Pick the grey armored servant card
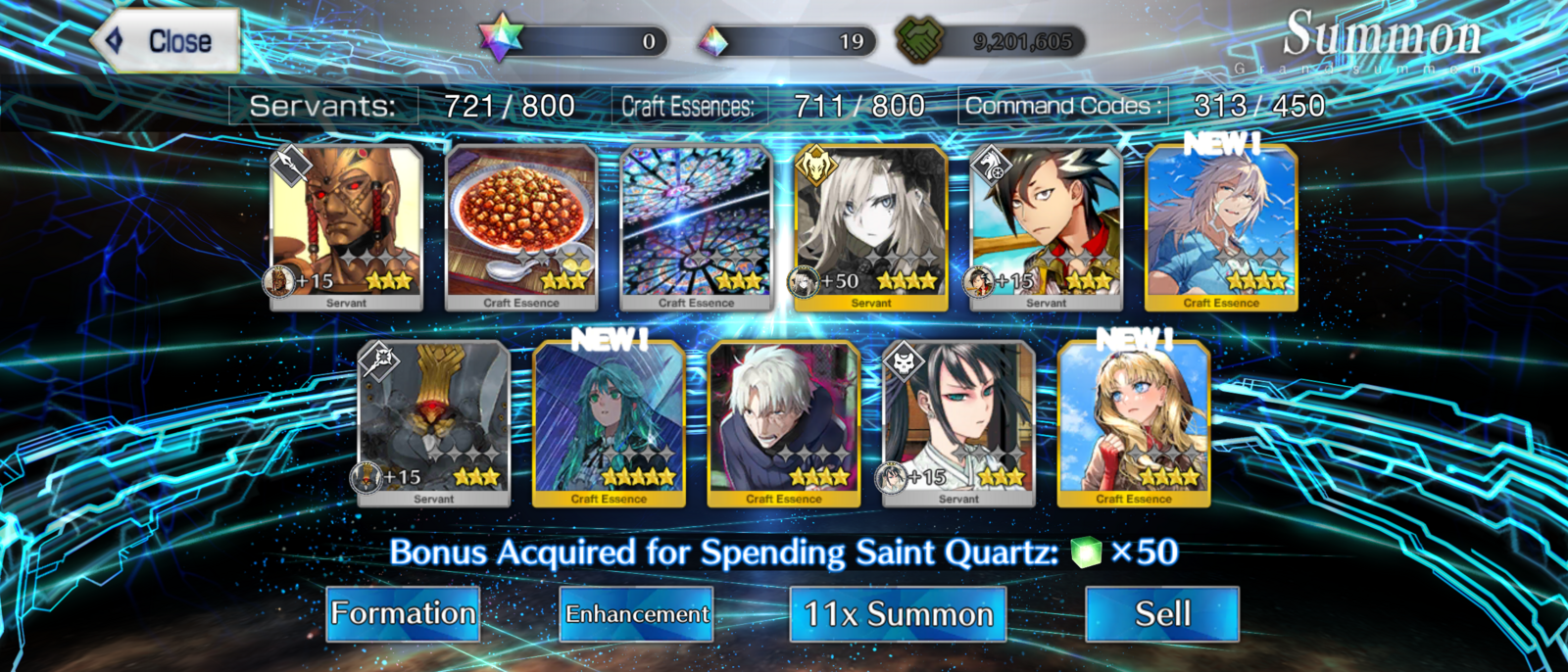The image size is (1568, 672). point(434,424)
